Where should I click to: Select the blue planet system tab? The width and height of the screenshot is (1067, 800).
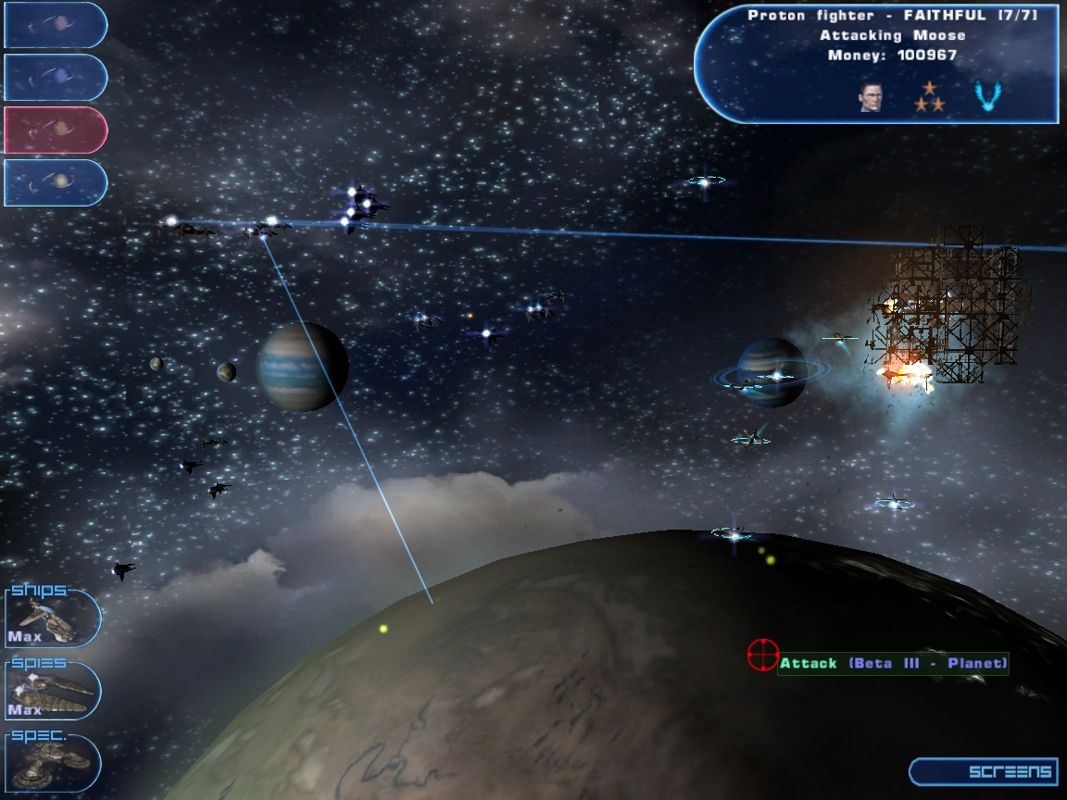point(55,77)
